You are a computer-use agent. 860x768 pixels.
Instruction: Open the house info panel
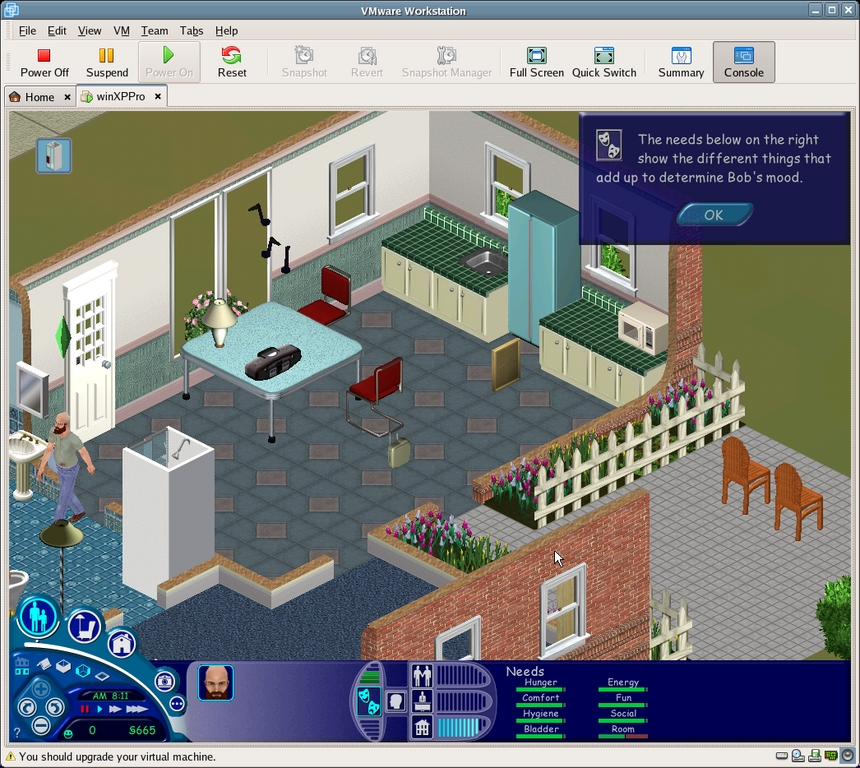[x=422, y=727]
